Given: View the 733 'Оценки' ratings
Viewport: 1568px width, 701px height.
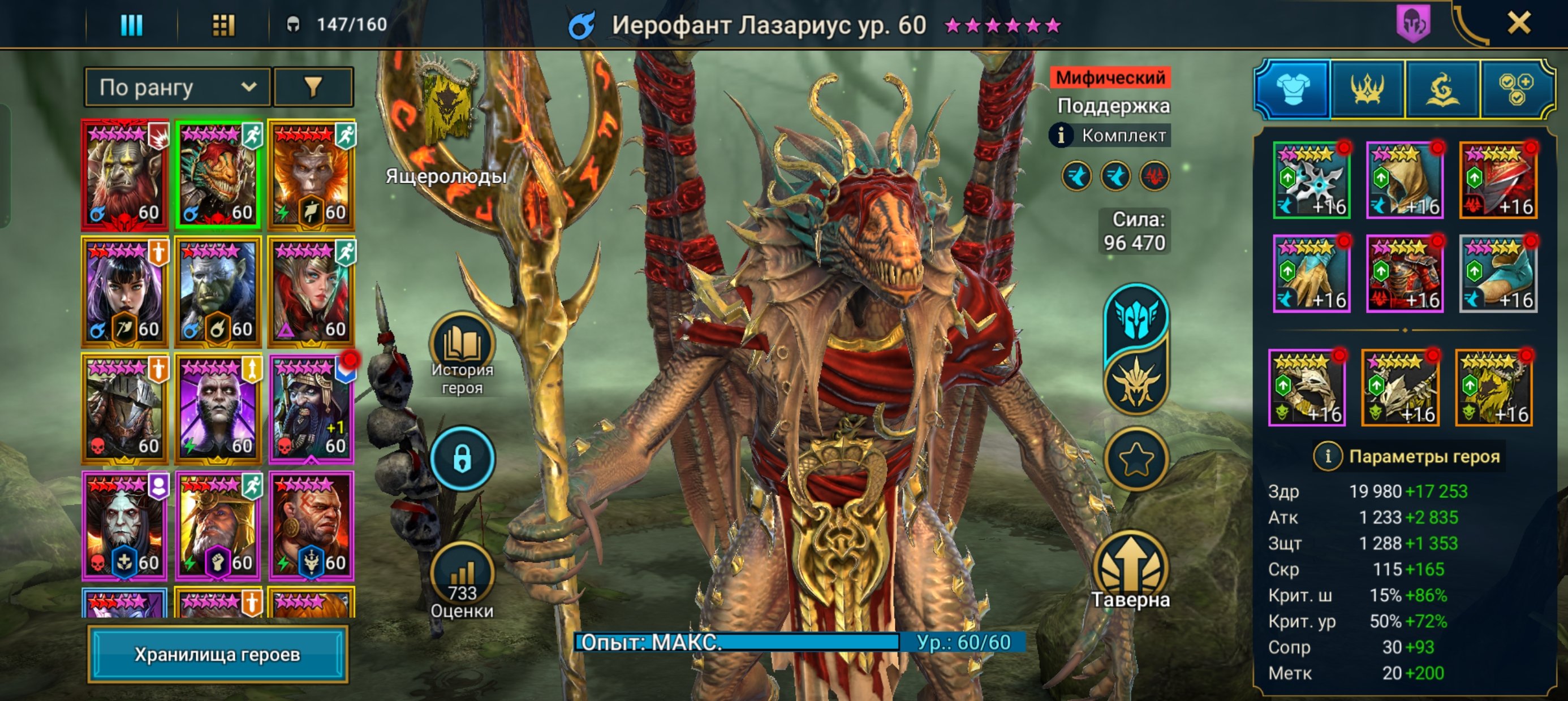Looking at the screenshot, I should (x=462, y=578).
